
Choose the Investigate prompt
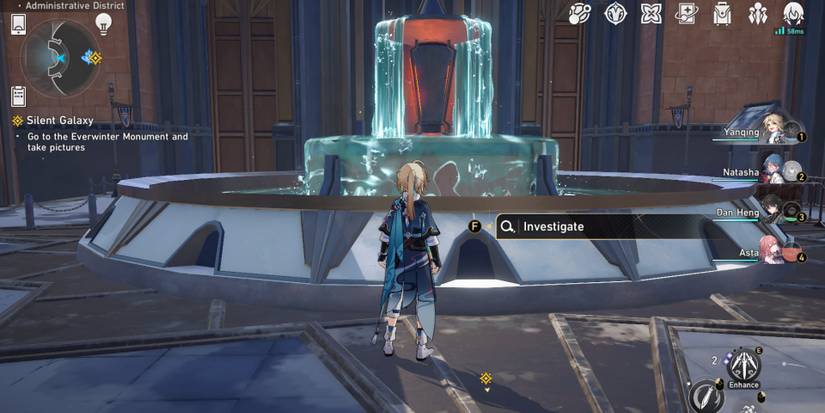point(553,227)
